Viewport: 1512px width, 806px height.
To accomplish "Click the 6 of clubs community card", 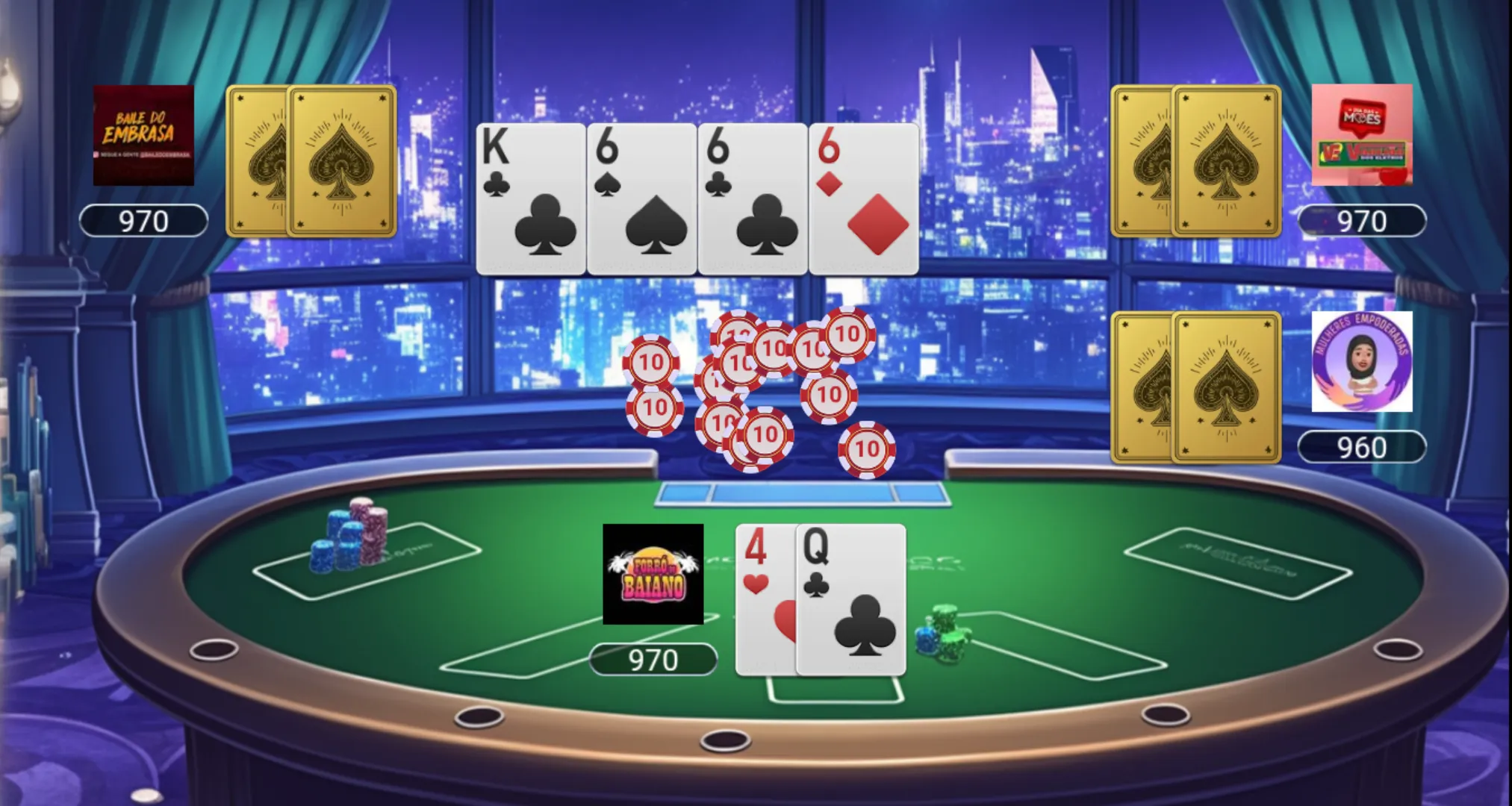I will coord(753,199).
